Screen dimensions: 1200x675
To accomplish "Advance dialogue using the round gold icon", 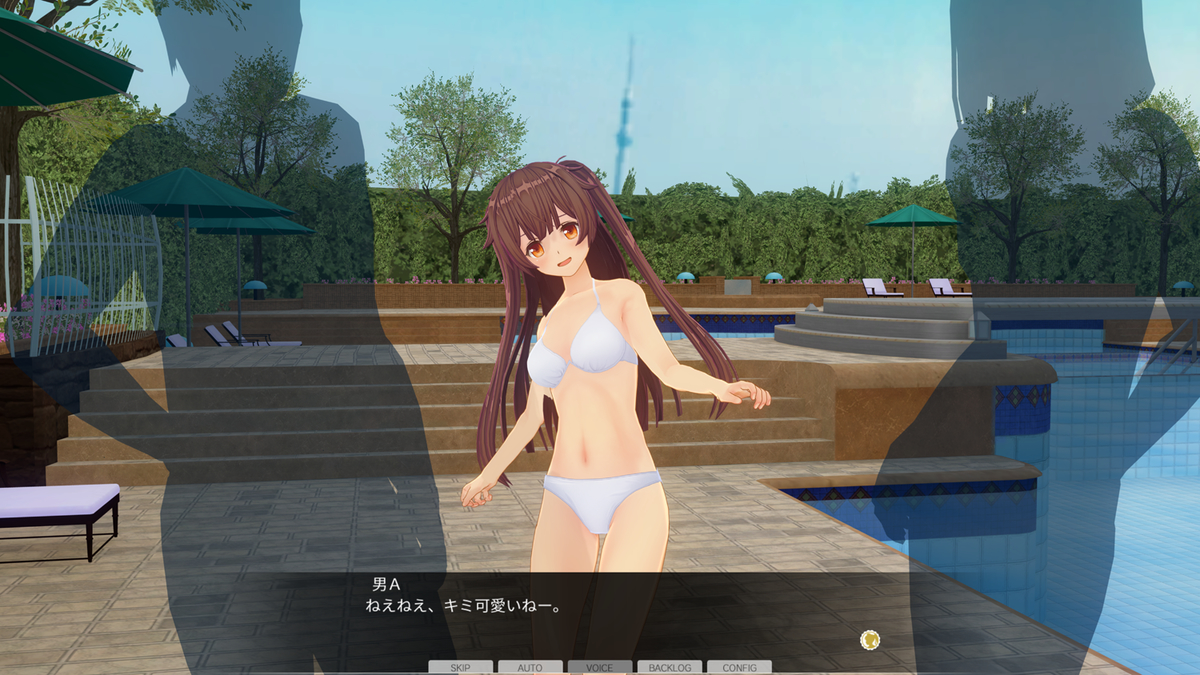I will point(870,639).
